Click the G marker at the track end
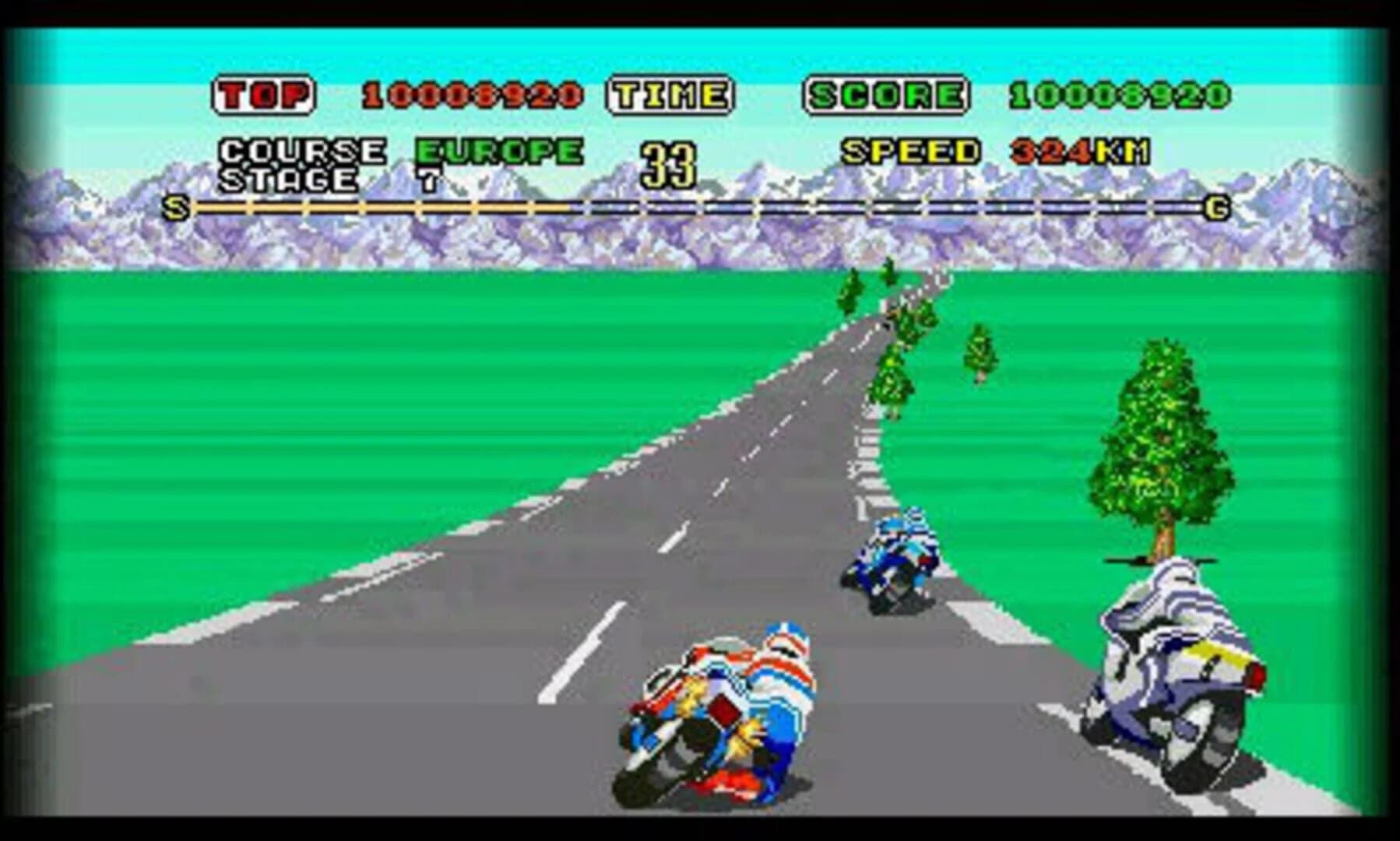Screen dimensions: 1400x841 click(1217, 208)
